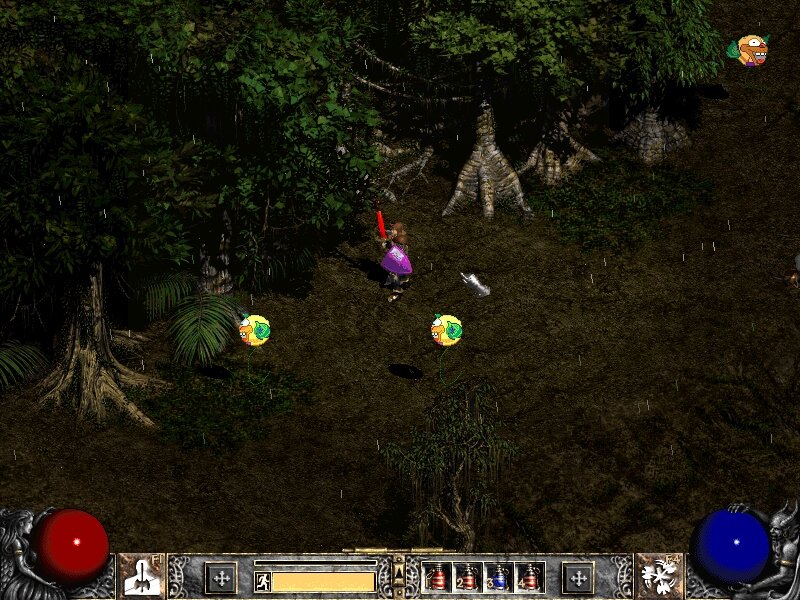This screenshot has width=800, height=600.
Task: Expand the mini menu arrow button
Action: (x=399, y=572)
